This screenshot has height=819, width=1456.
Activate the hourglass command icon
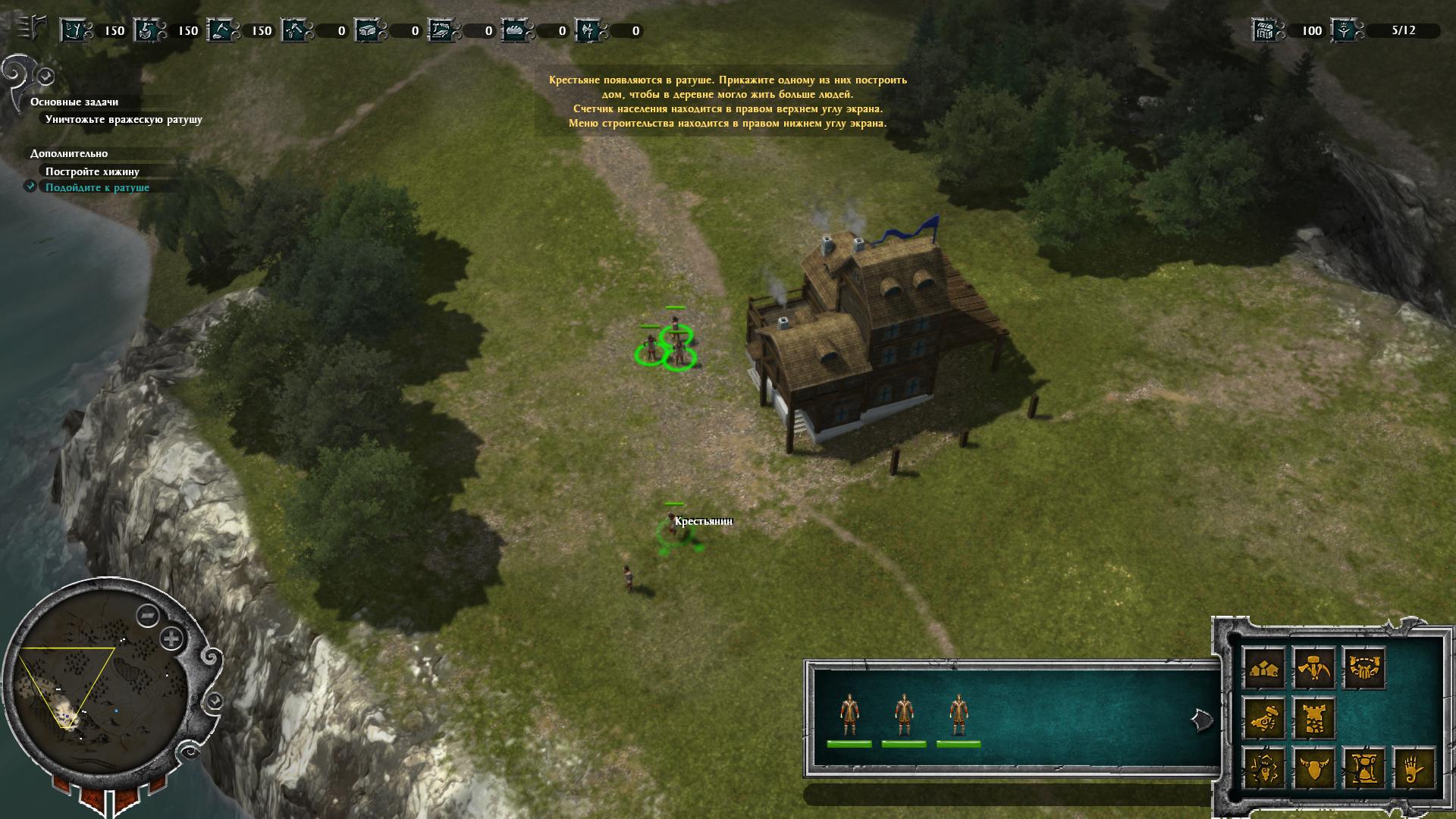click(1363, 768)
